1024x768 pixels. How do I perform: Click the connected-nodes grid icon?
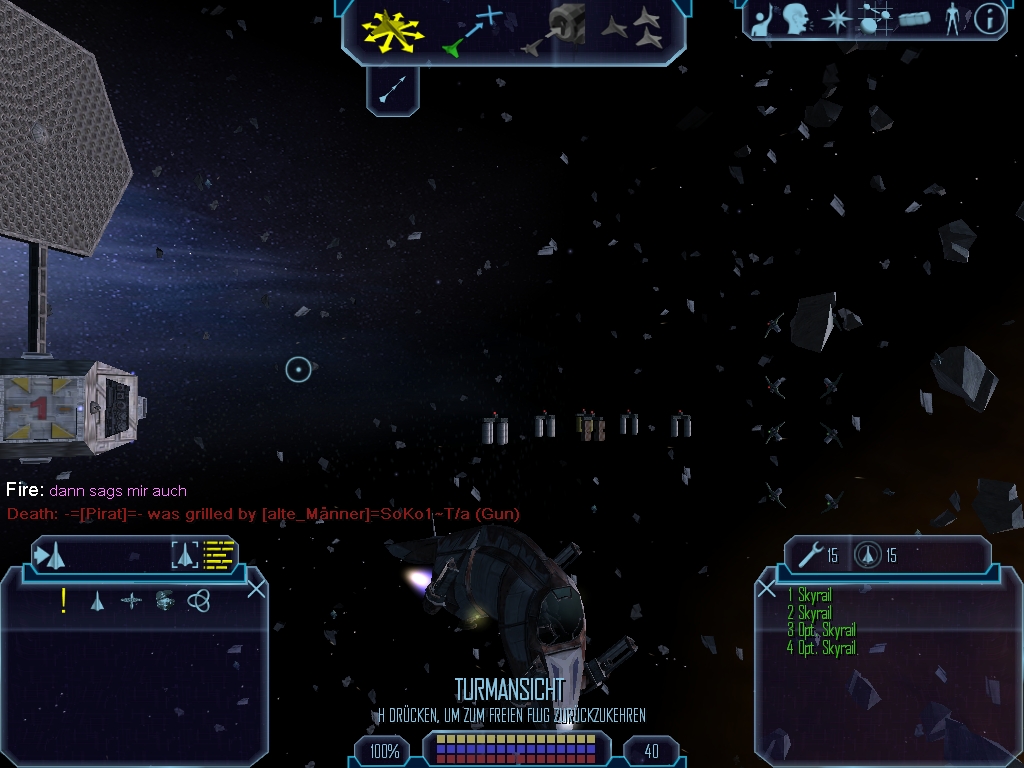point(876,19)
